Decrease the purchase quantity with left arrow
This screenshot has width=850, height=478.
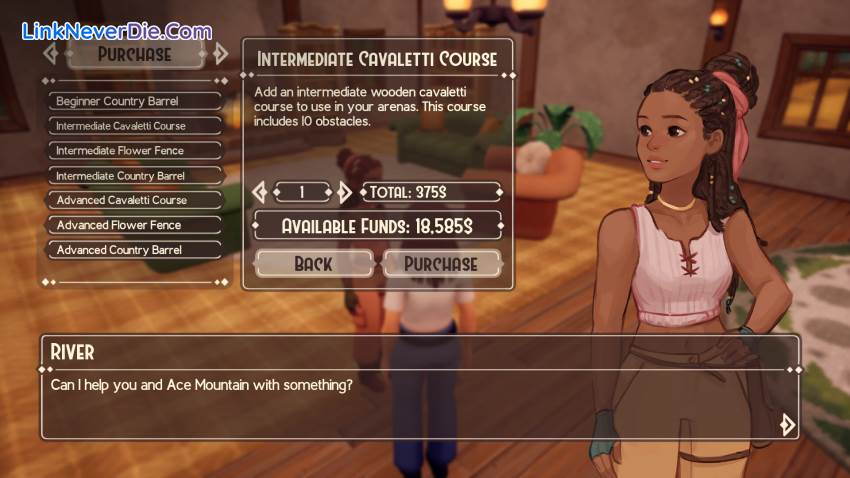[x=260, y=192]
